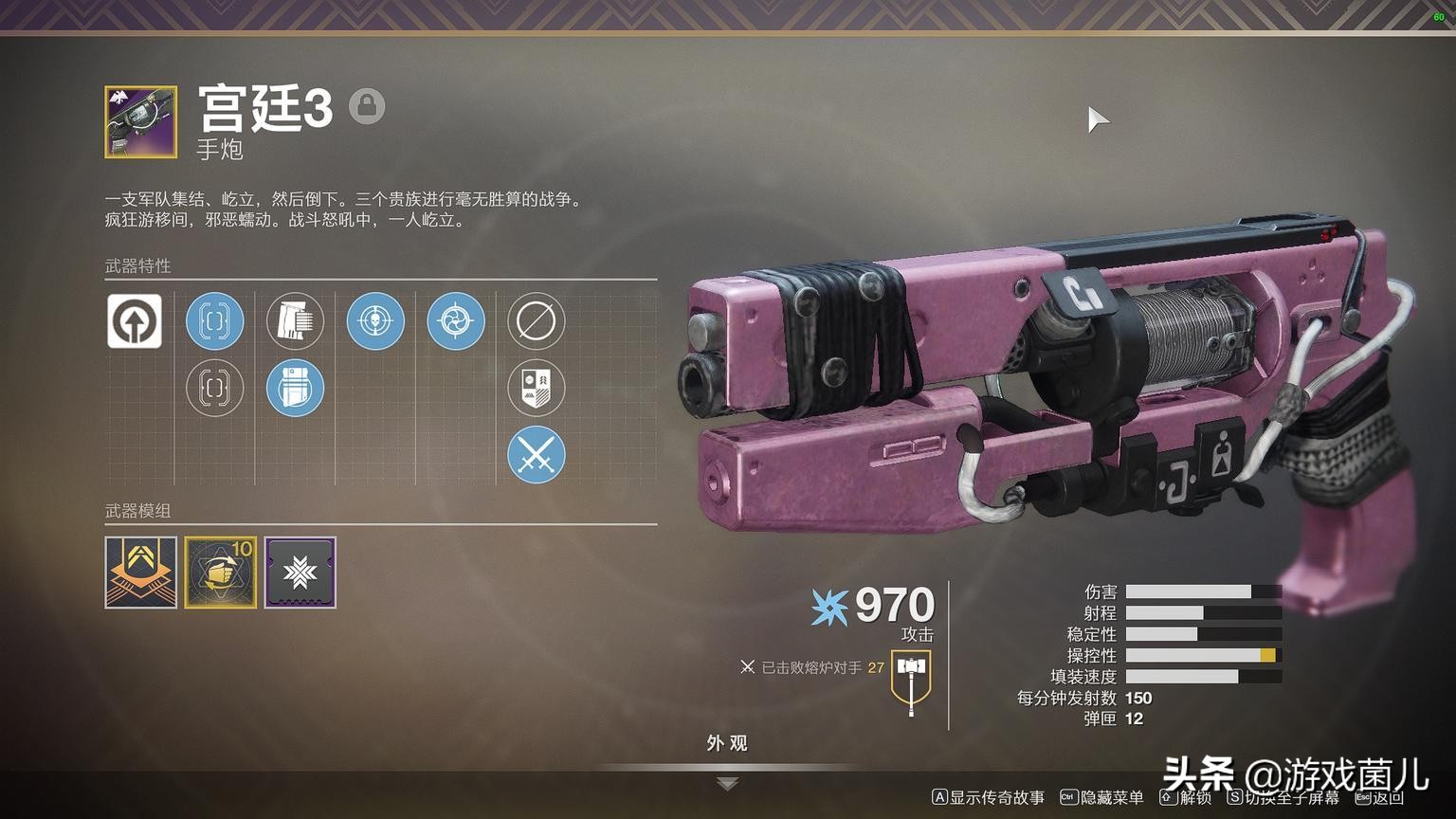Image resolution: width=1456 pixels, height=819 pixels.
Task: Inspect the skull crosshair perk
Action: (375, 320)
